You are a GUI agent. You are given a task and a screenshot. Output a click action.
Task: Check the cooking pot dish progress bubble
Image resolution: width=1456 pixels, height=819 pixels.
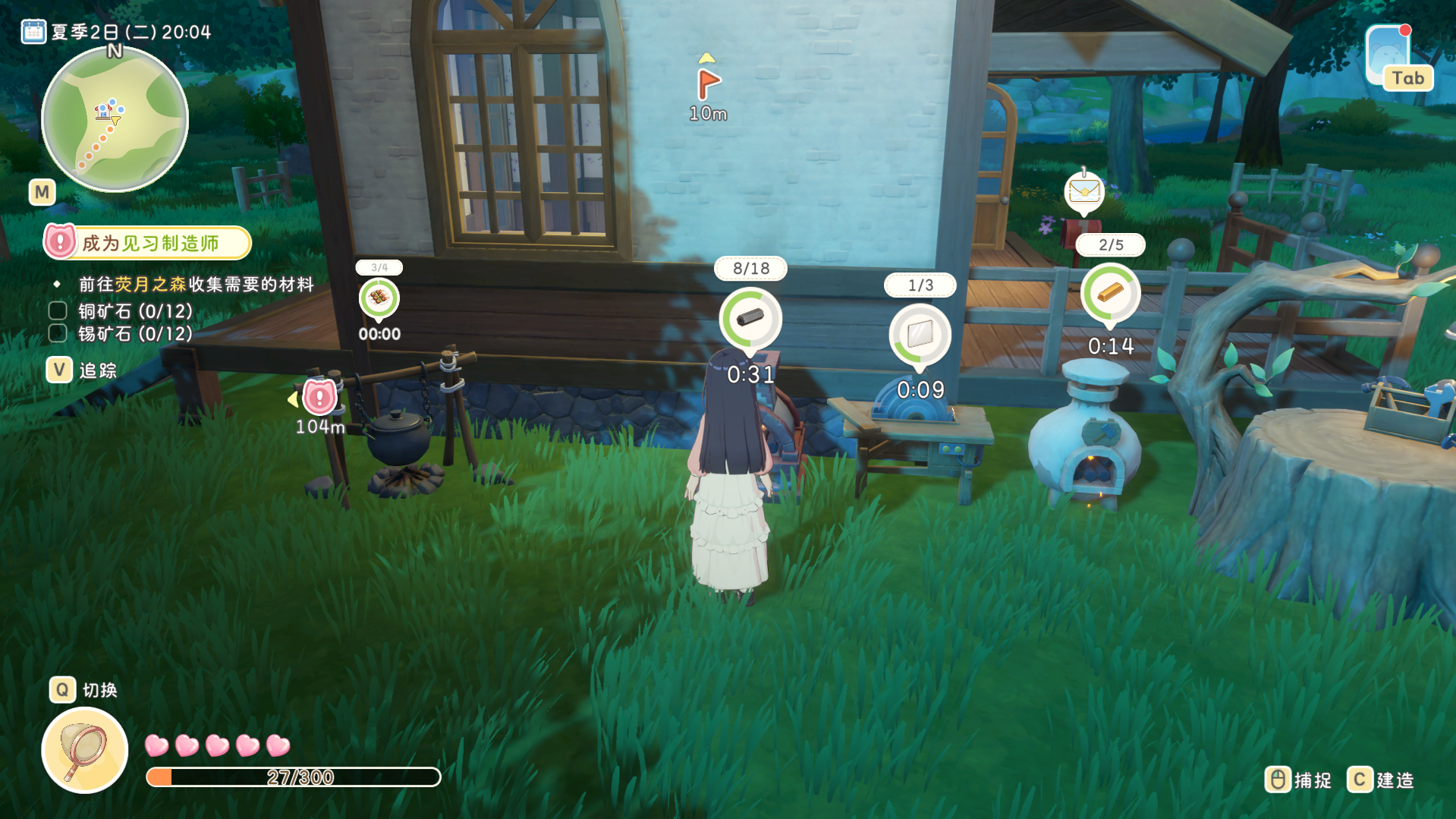[x=379, y=298]
